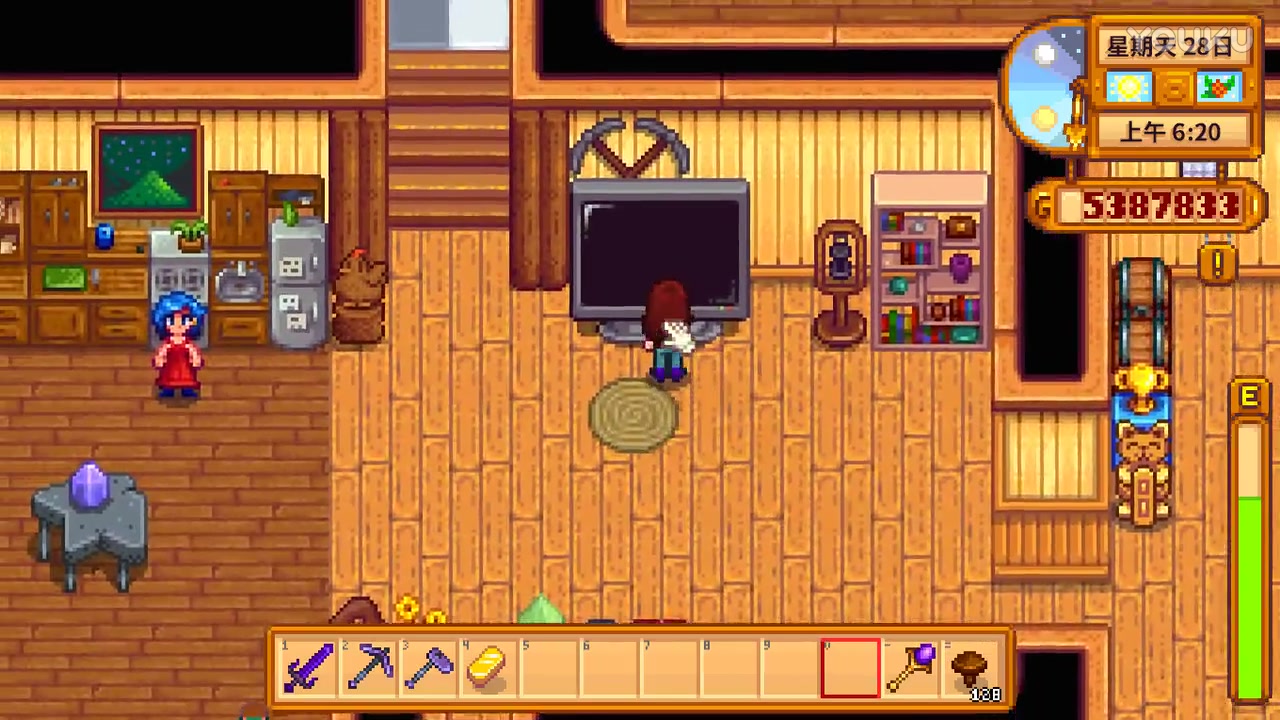The image size is (1280, 720).
Task: Select the highlighted empty hotbar slot
Action: [x=849, y=666]
